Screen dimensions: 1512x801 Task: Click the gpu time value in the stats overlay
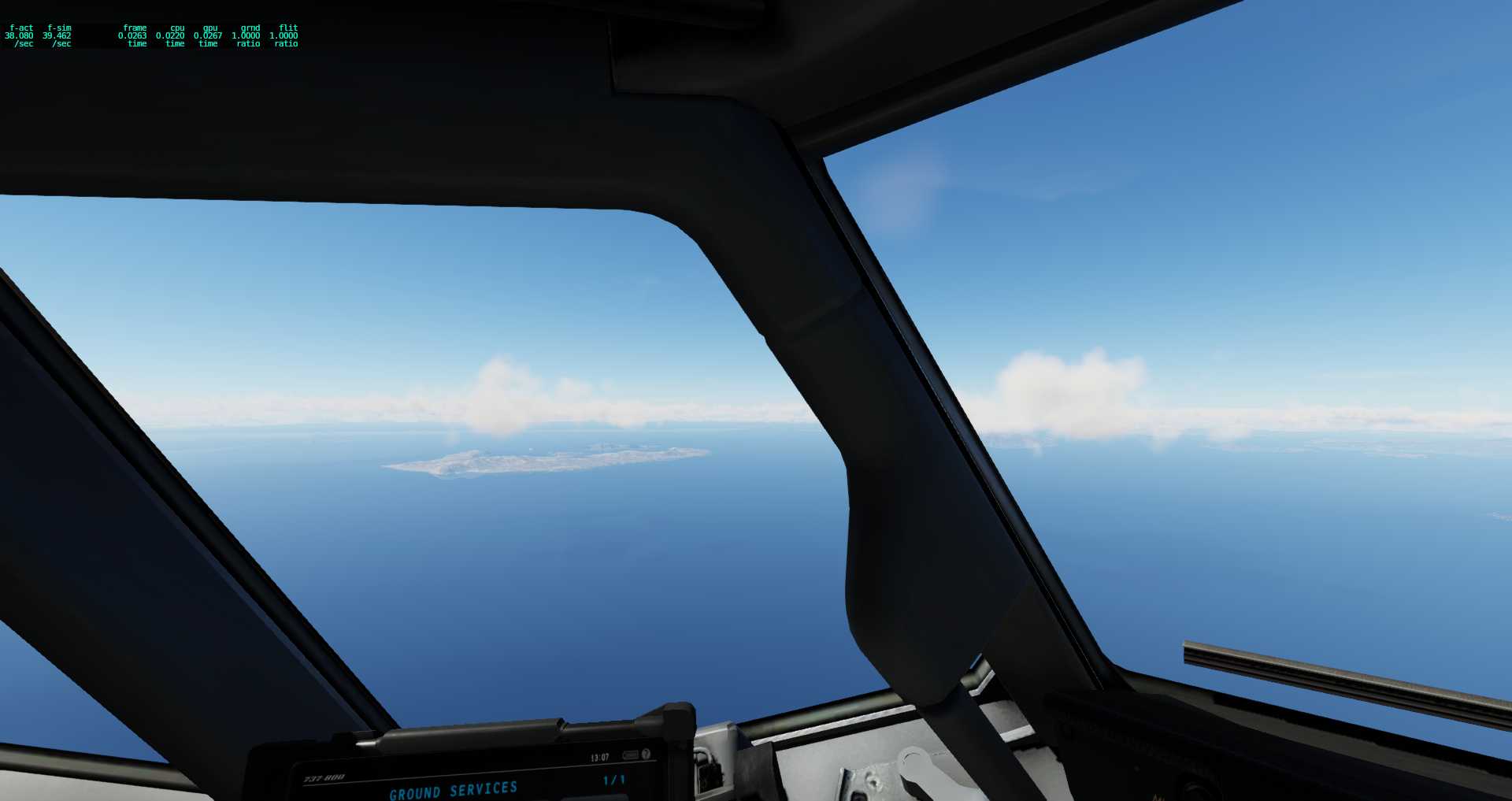pyautogui.click(x=206, y=35)
